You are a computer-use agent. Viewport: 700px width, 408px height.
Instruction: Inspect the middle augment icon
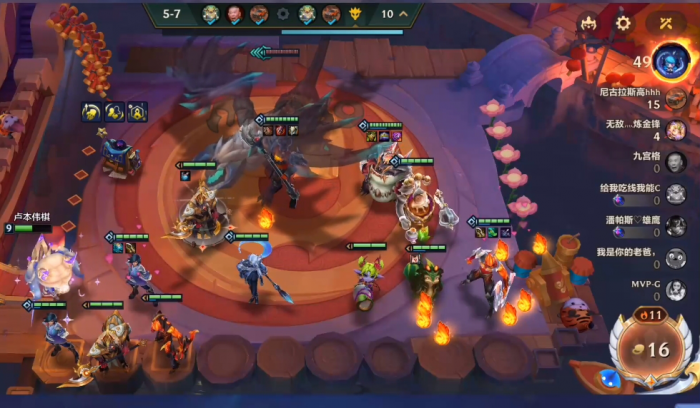point(114,111)
